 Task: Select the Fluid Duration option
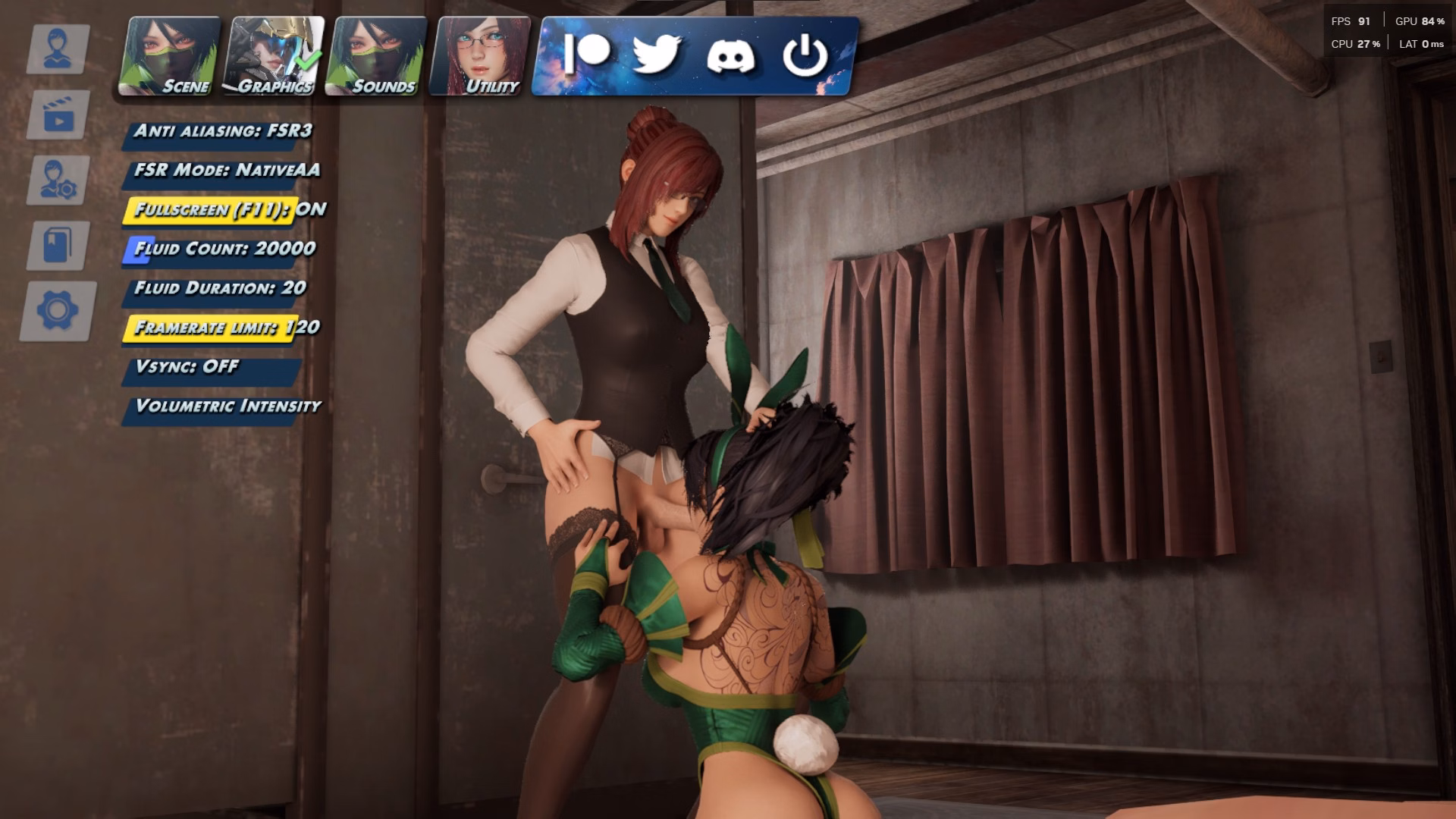point(219,289)
